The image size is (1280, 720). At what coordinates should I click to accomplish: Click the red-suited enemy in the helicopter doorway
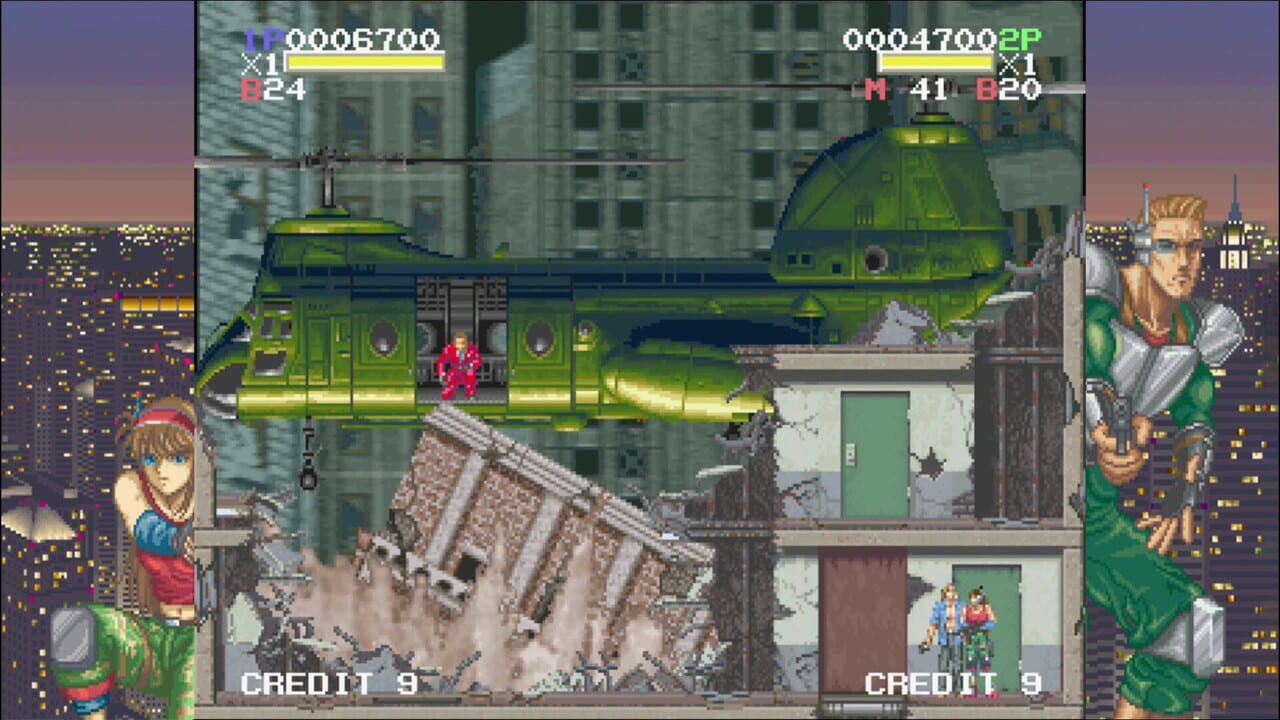[459, 363]
